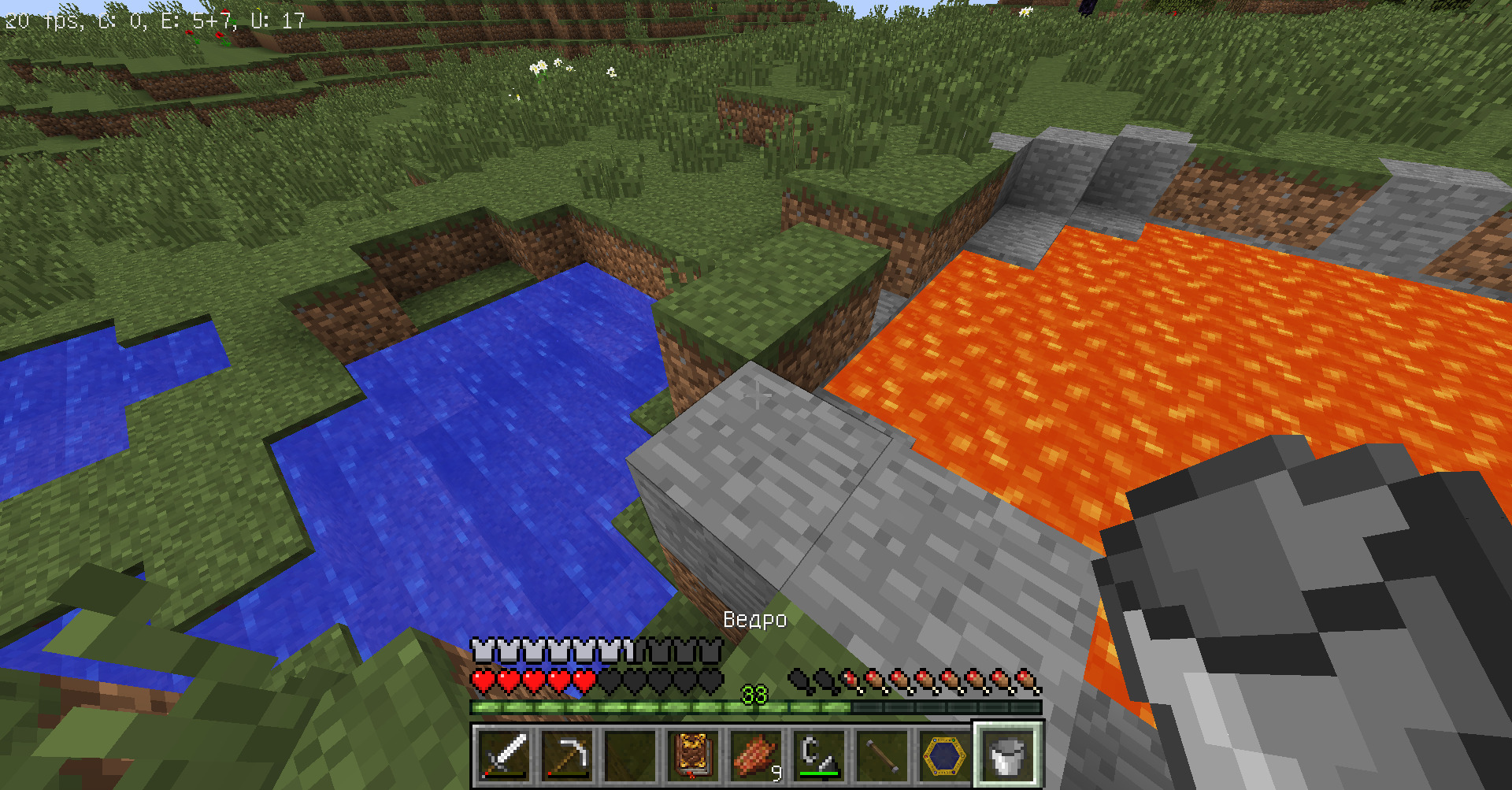This screenshot has width=1512, height=790.
Task: Choose the blue hexagonal gold-framed item
Action: pyautogui.click(x=945, y=755)
